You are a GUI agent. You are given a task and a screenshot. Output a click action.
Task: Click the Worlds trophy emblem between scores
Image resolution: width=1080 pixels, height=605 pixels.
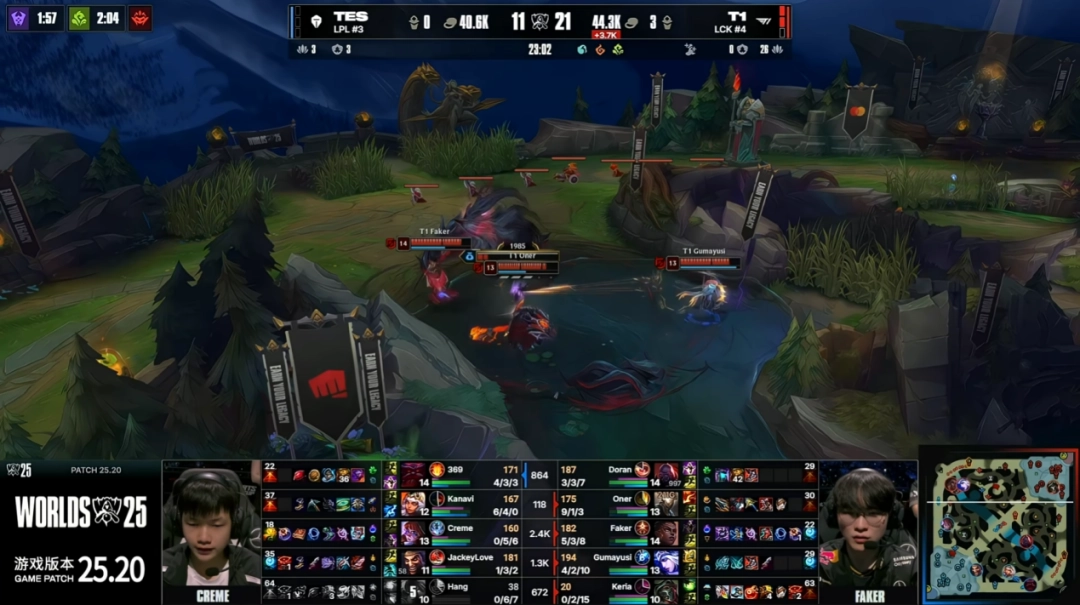(x=540, y=22)
